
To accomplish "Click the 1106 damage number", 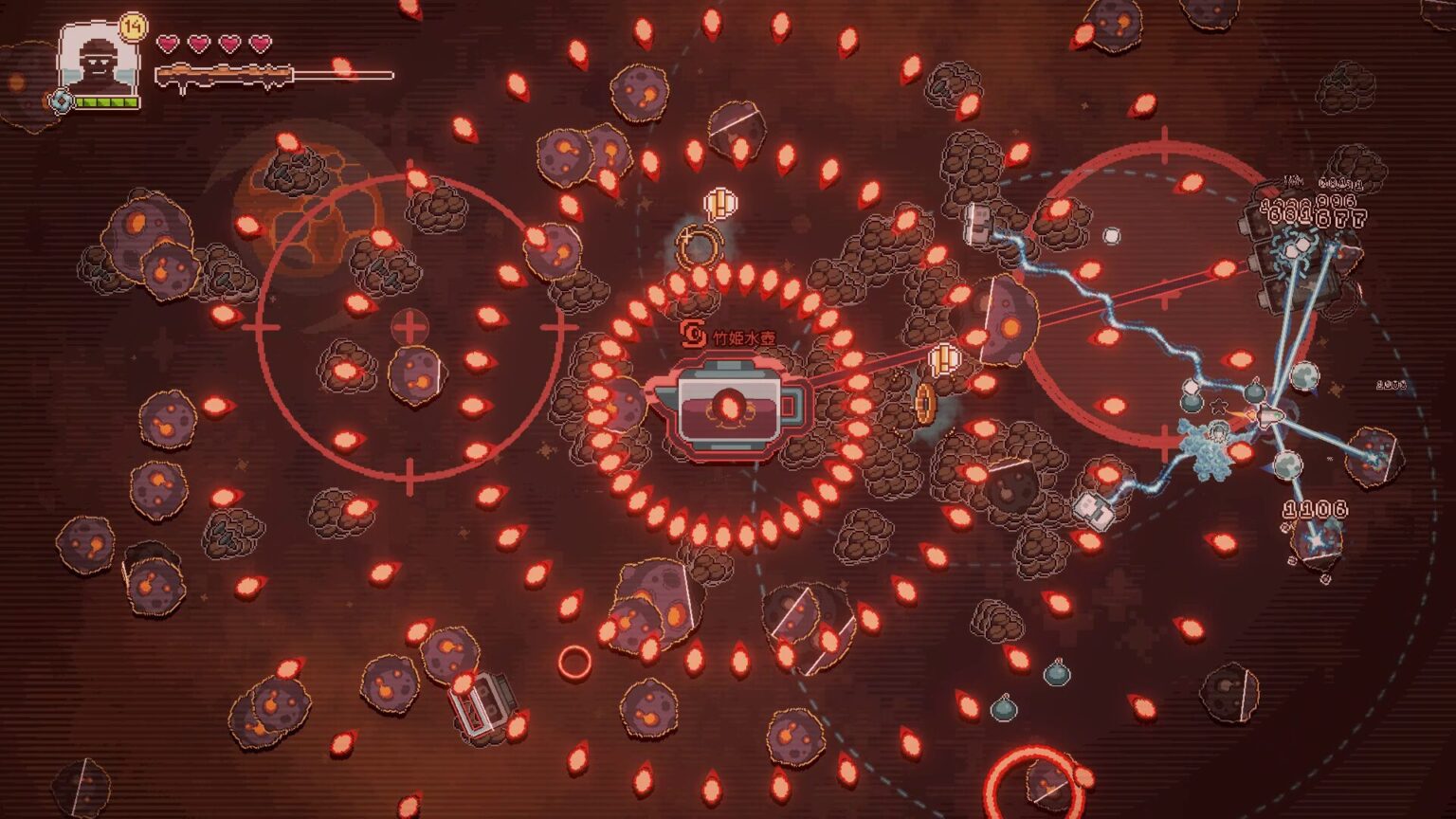I will click(x=1314, y=507).
